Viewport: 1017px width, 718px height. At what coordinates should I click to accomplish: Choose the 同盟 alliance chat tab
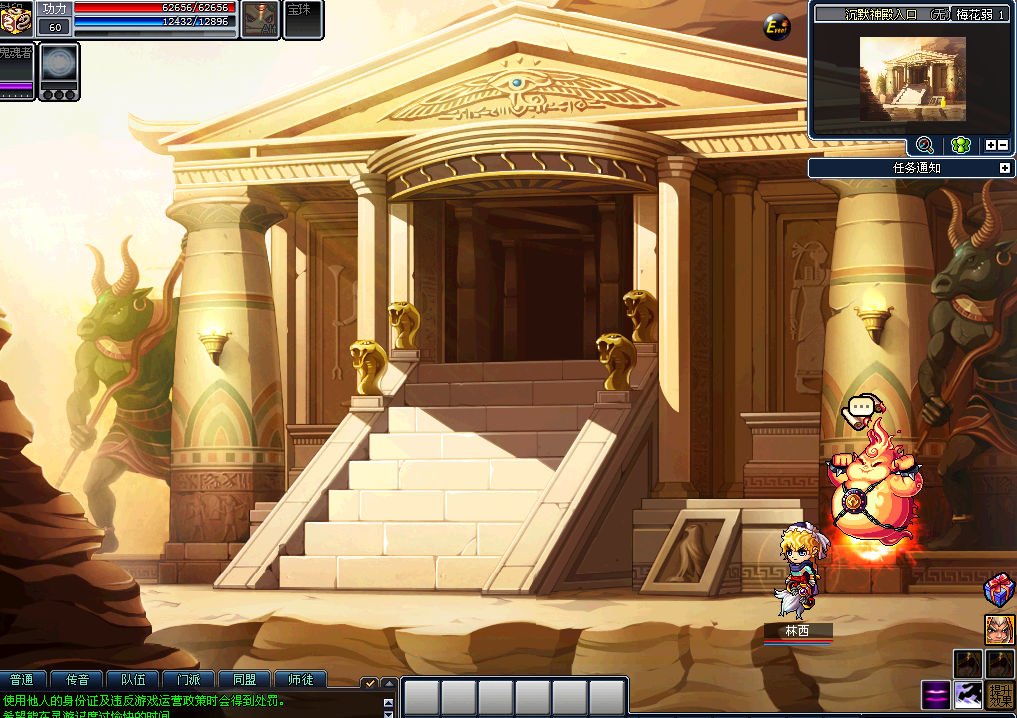pyautogui.click(x=244, y=680)
